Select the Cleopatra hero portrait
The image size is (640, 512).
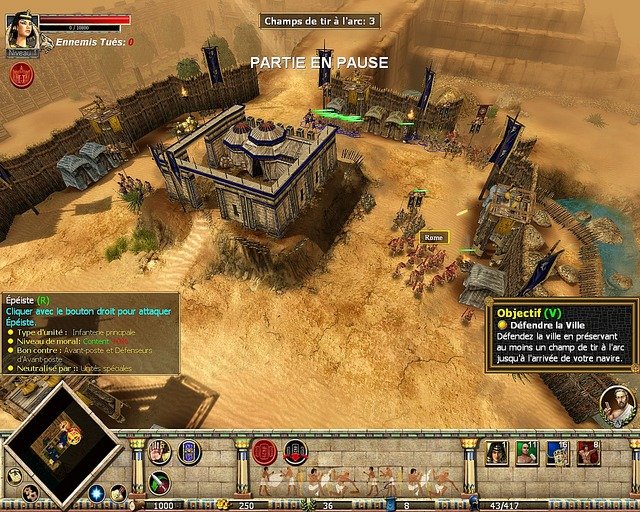point(21,30)
